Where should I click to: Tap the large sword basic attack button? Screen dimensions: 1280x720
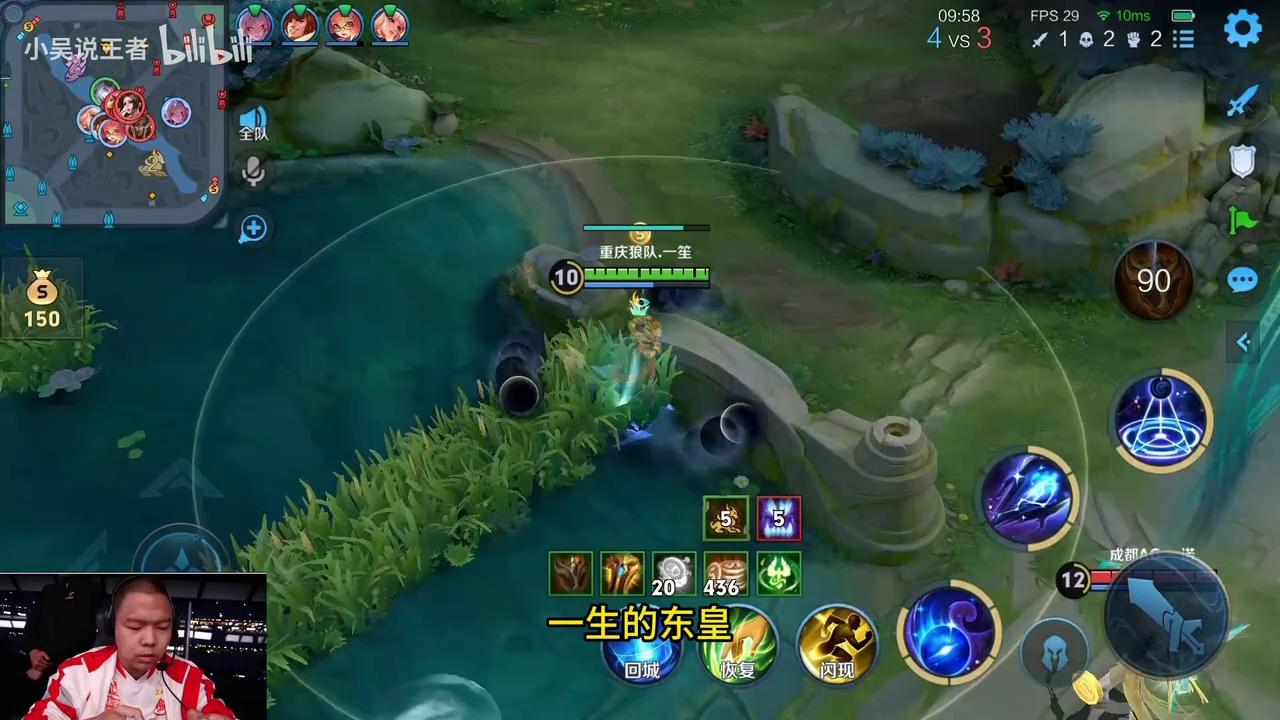[1167, 613]
